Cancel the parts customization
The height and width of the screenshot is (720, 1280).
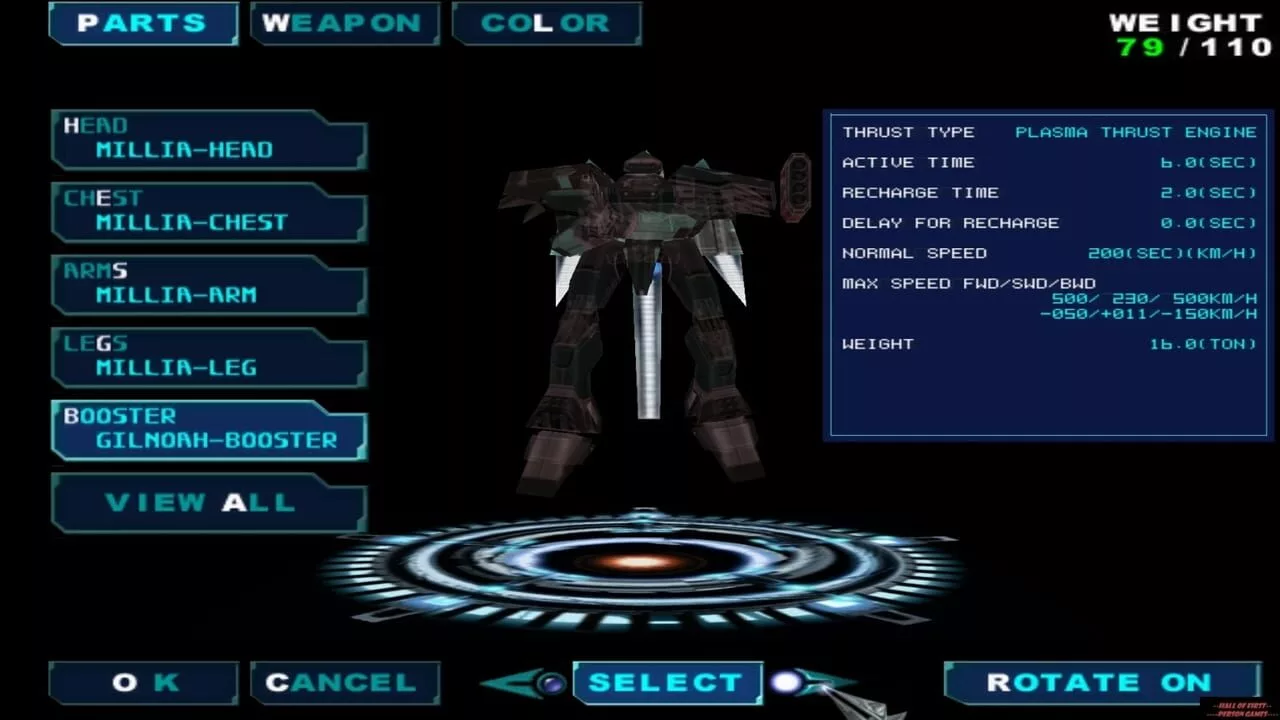344,683
